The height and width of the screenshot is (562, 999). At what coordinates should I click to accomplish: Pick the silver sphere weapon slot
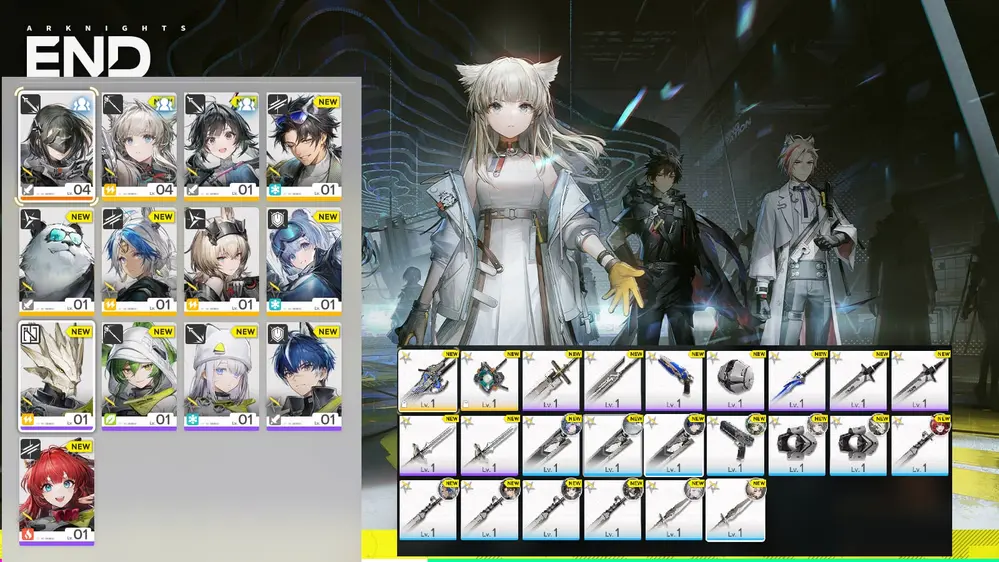(x=736, y=380)
